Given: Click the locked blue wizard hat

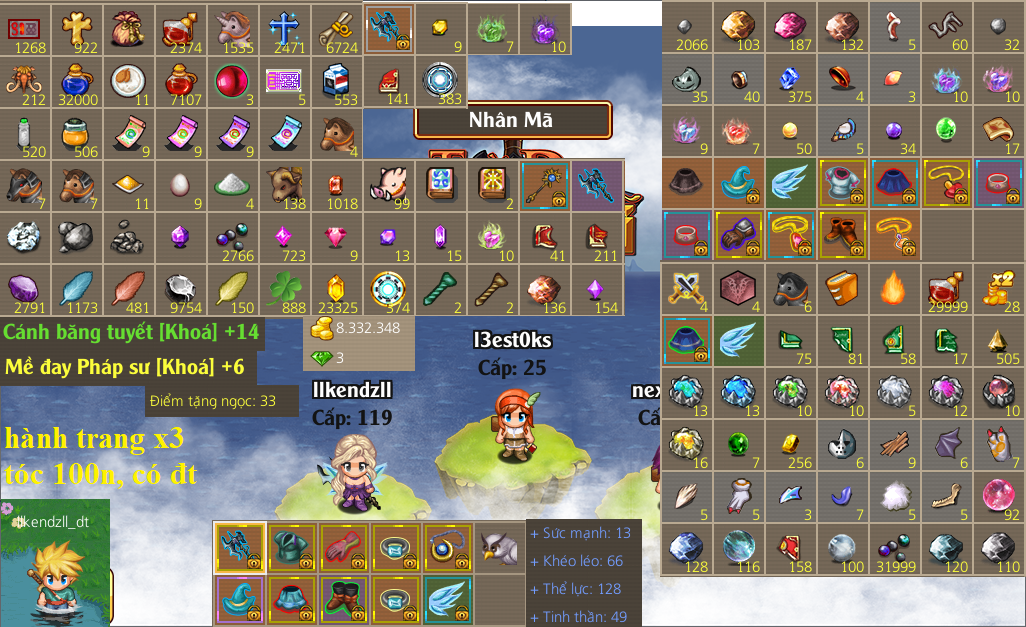Looking at the screenshot, I should 738,183.
